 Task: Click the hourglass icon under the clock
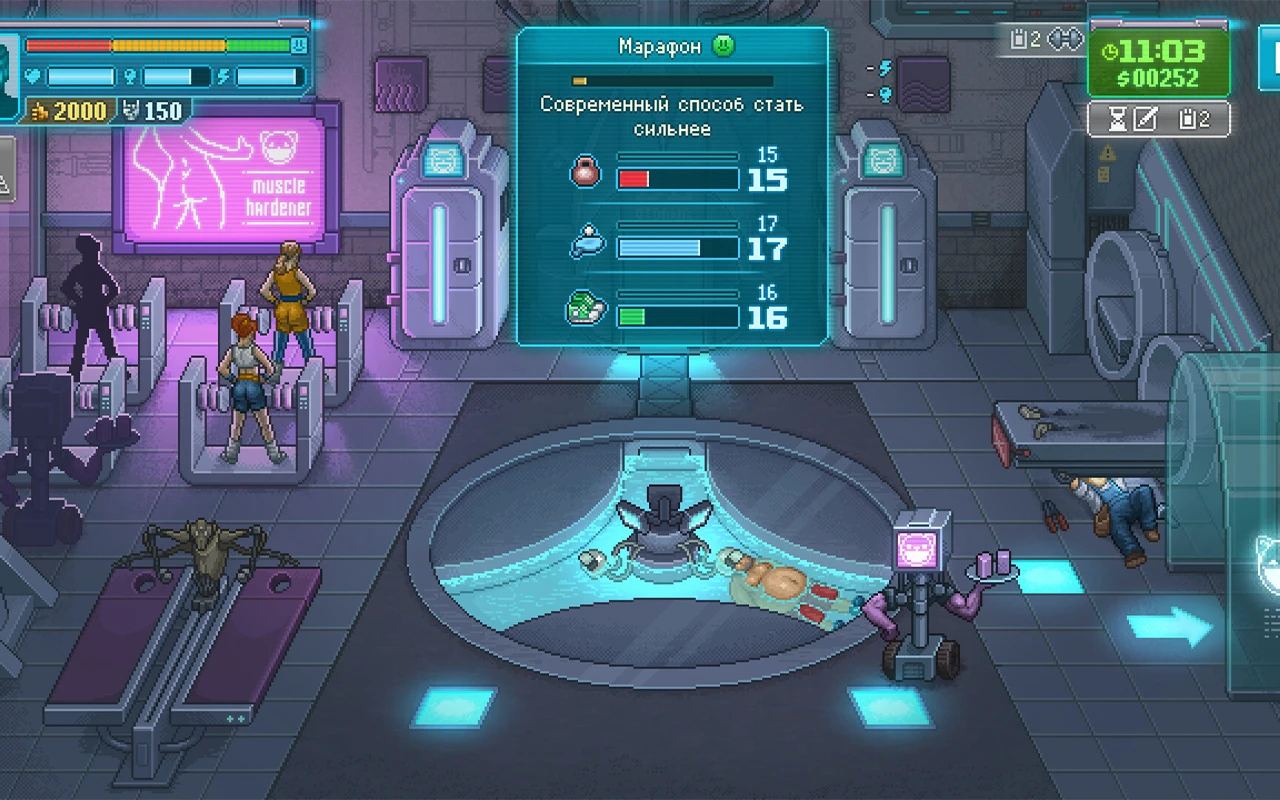point(1117,120)
